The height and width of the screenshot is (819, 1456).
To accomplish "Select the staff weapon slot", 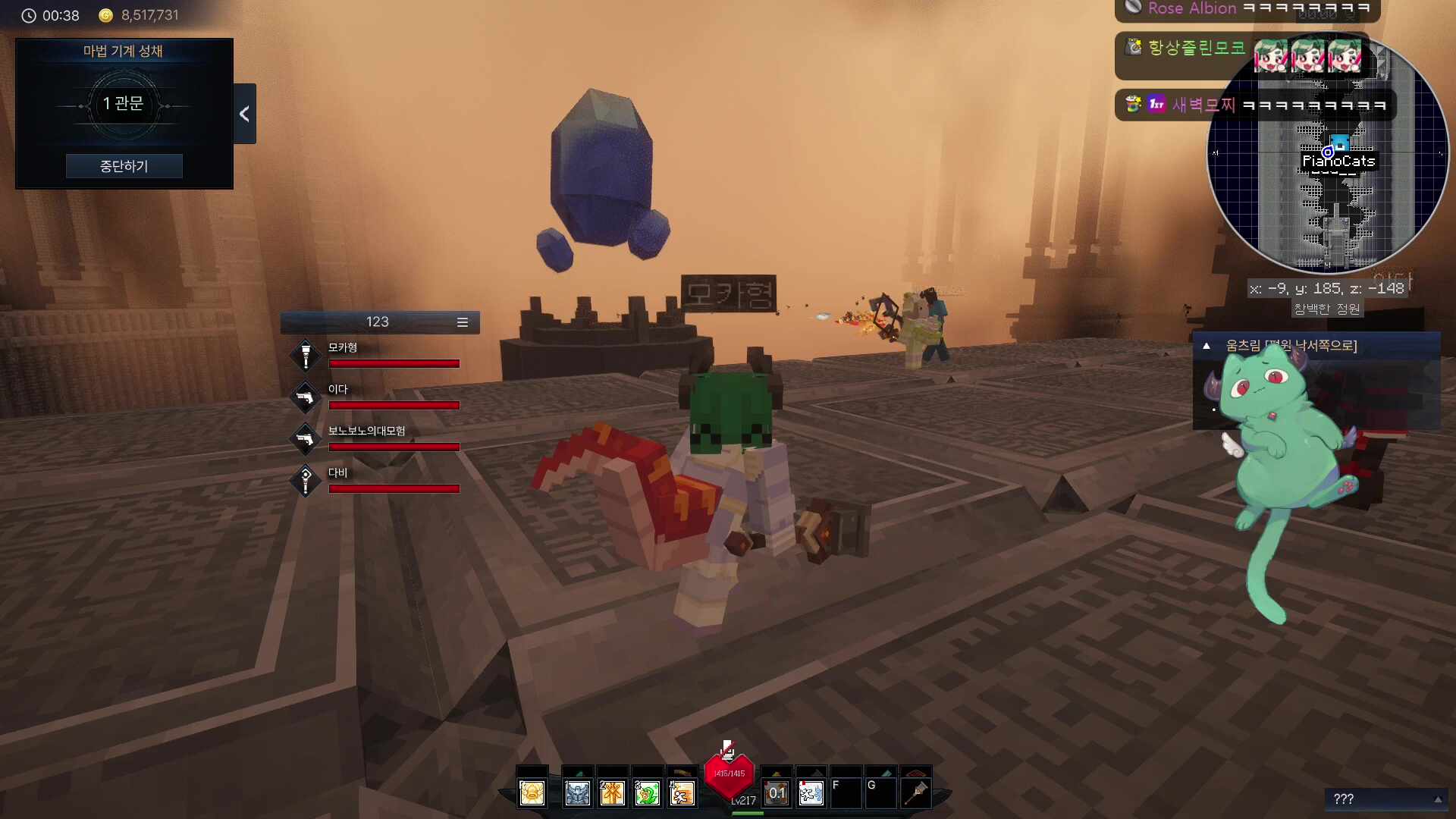I will tap(916, 793).
